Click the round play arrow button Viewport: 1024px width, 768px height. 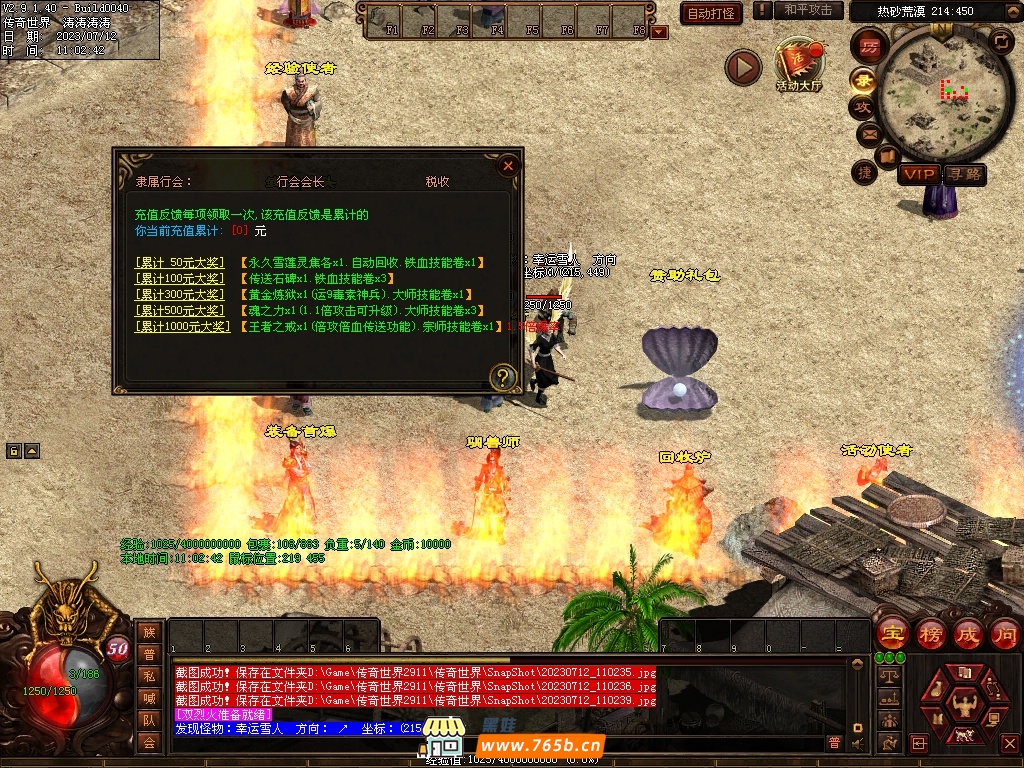point(743,68)
